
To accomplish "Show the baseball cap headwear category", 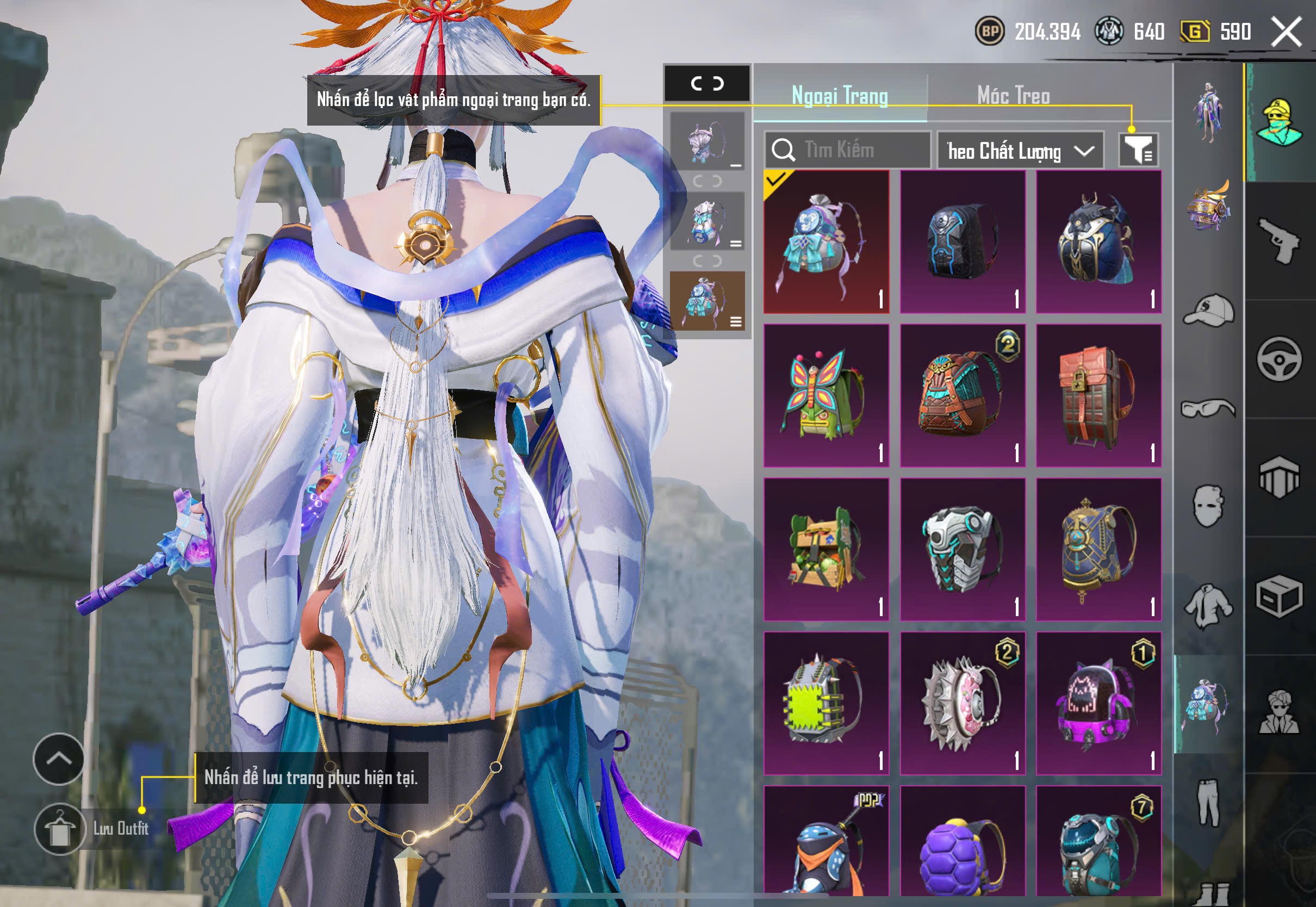I will (1209, 310).
